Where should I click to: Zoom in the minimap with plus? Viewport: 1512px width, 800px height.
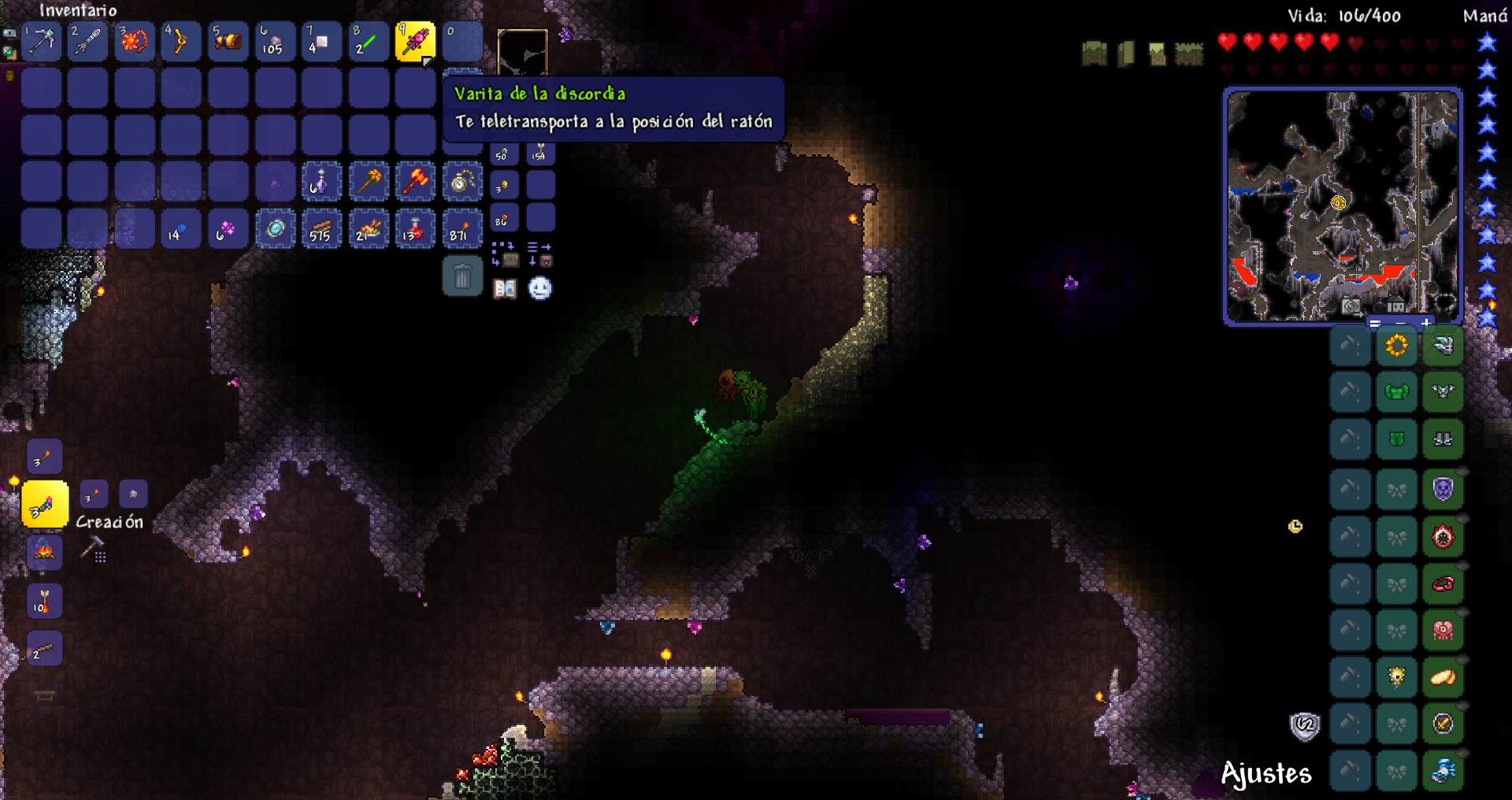1426,323
